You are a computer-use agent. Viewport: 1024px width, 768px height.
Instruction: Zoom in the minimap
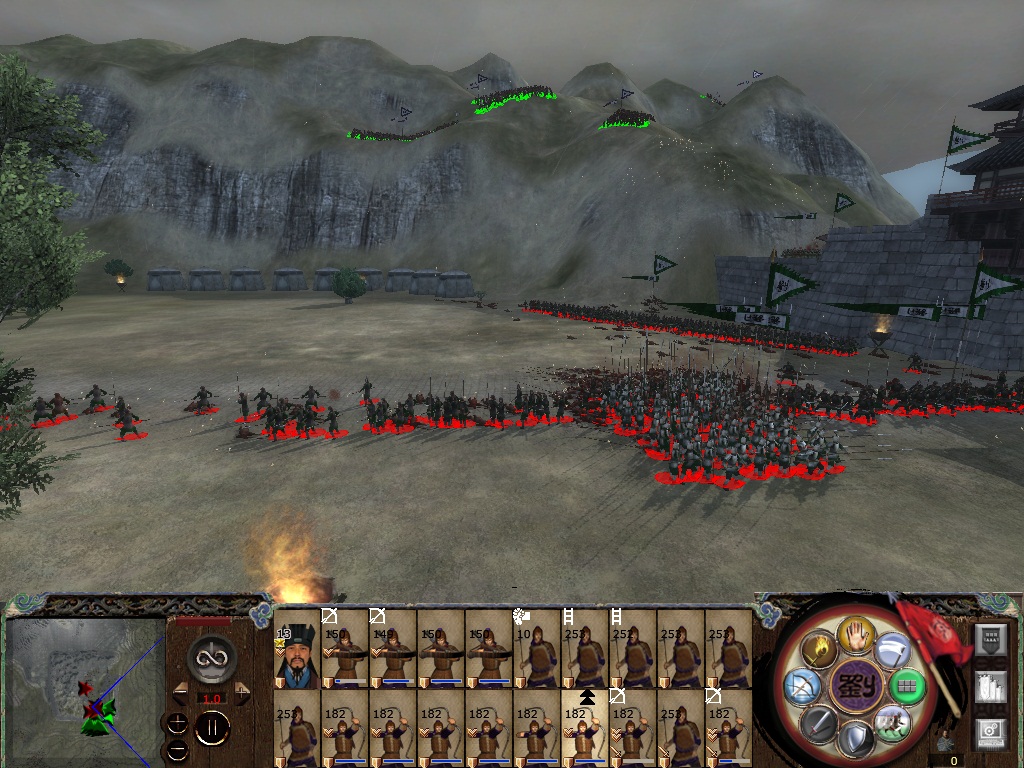click(x=178, y=722)
